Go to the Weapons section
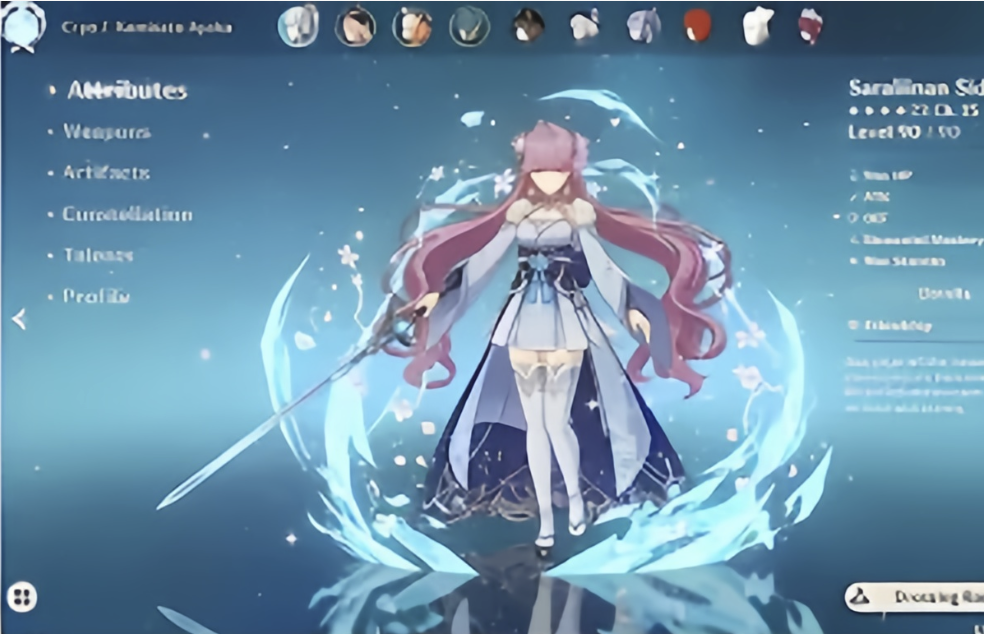 (106, 132)
